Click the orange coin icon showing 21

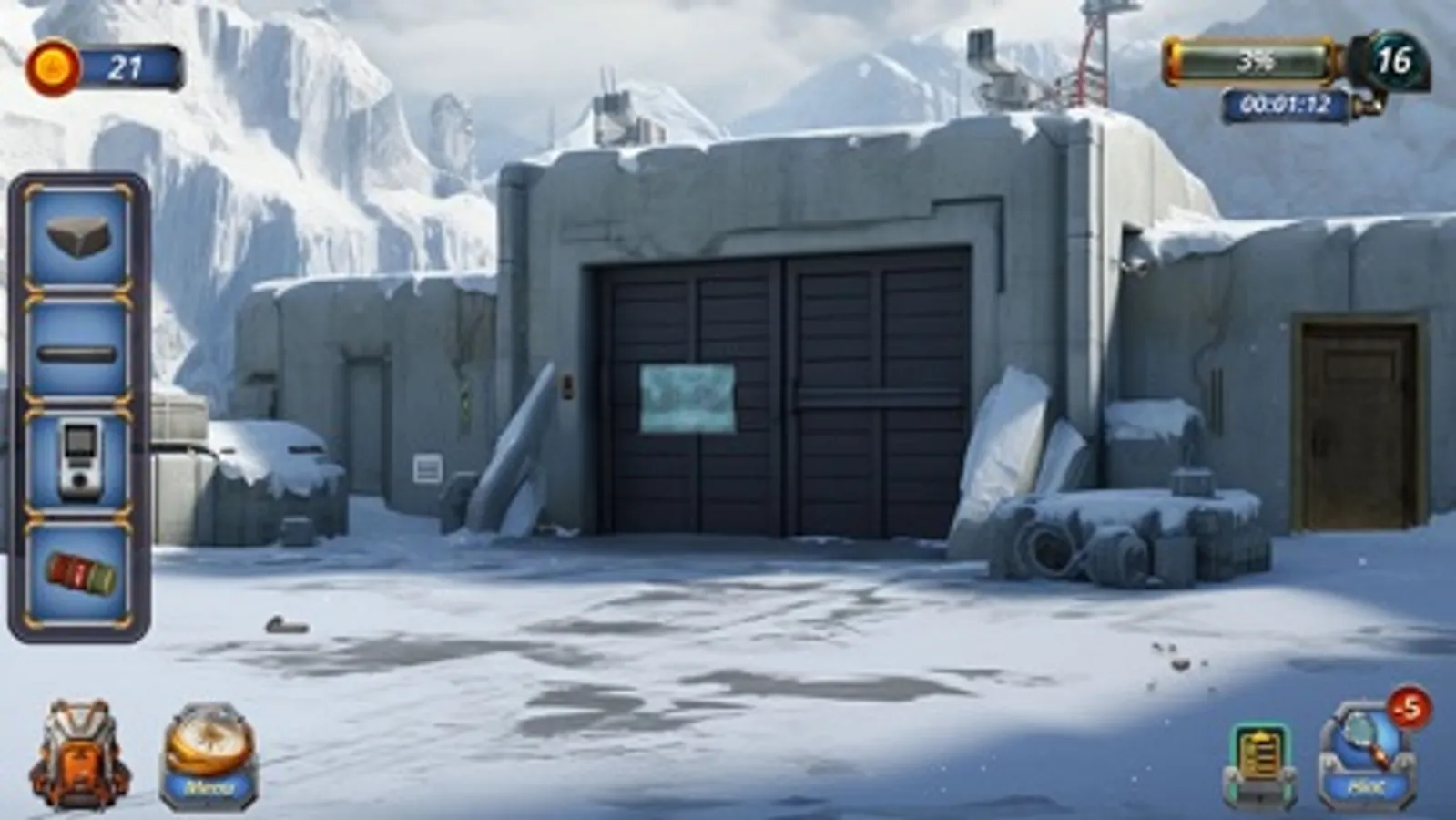point(52,64)
